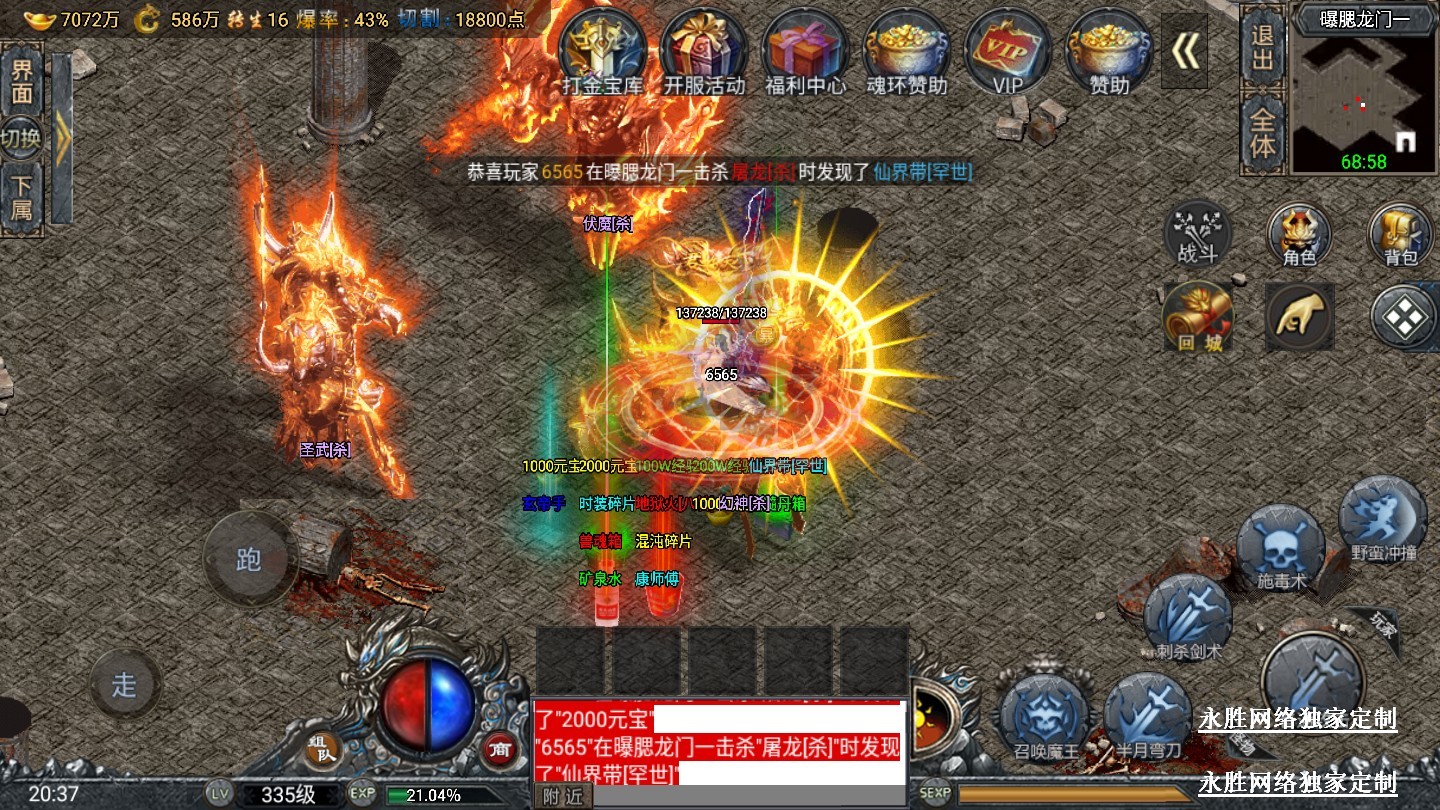
Task: Cast the 施毒术 poison skill
Action: 1281,548
